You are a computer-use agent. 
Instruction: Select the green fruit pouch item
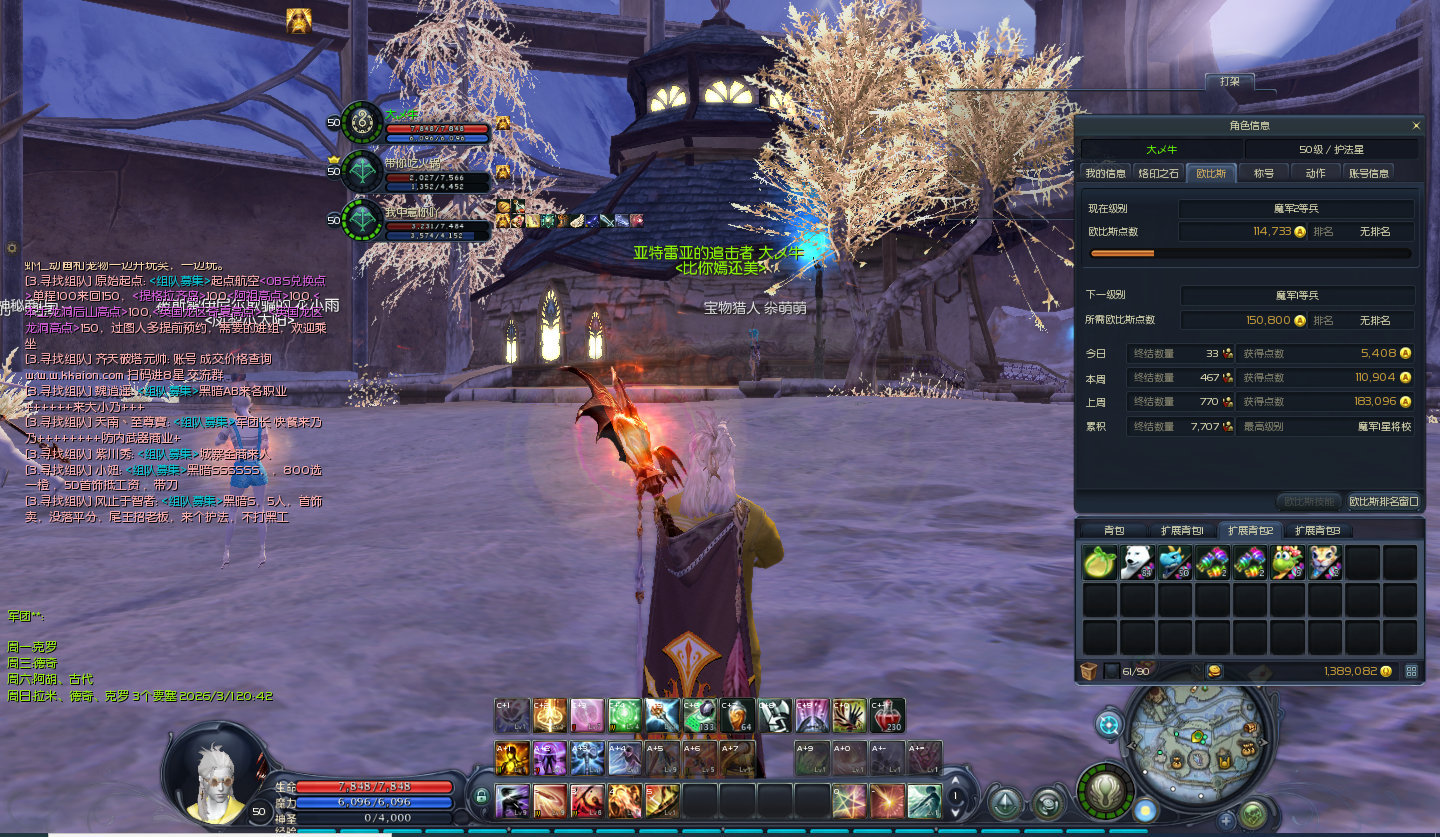(1100, 562)
